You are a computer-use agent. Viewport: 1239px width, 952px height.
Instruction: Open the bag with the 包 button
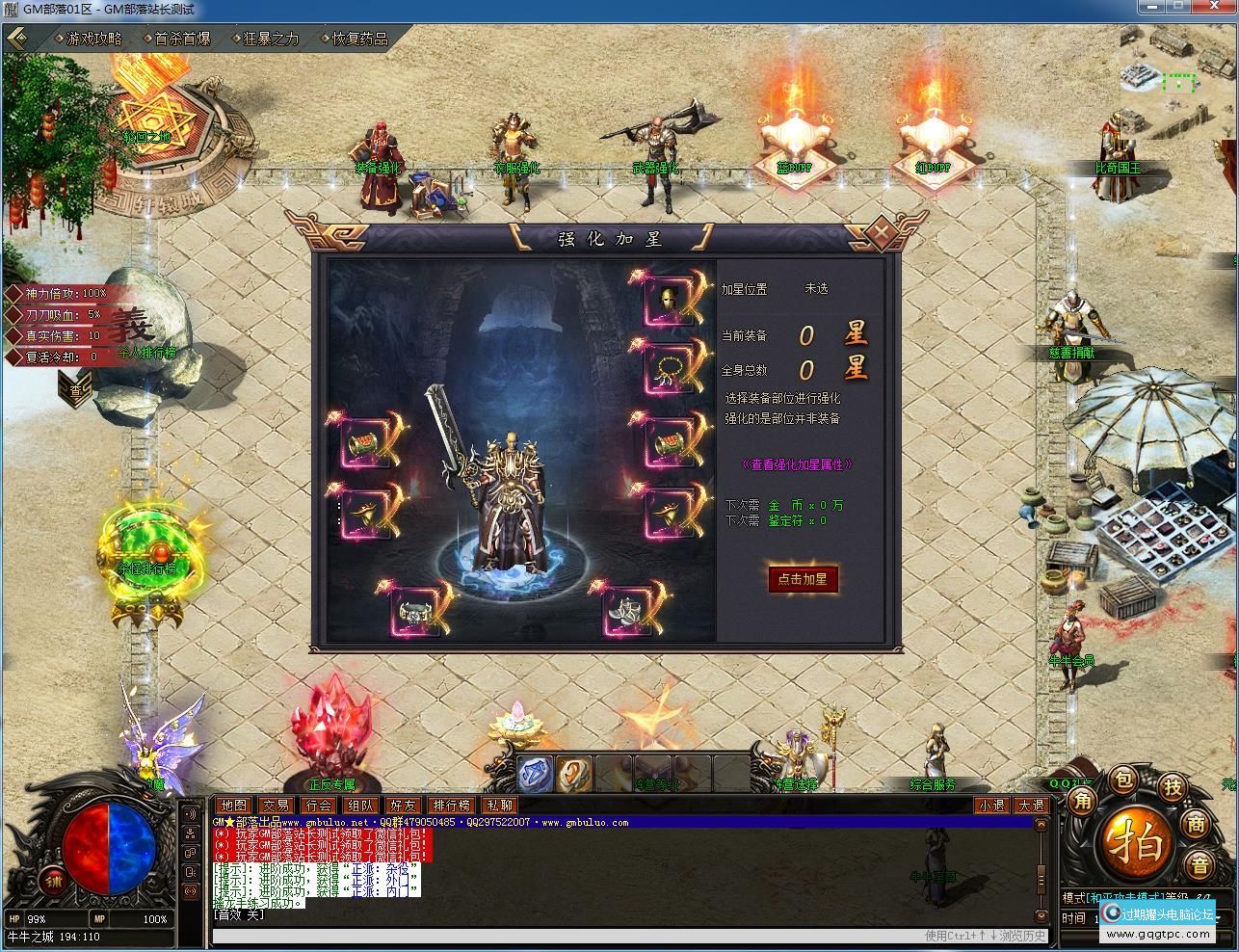coord(1124,779)
